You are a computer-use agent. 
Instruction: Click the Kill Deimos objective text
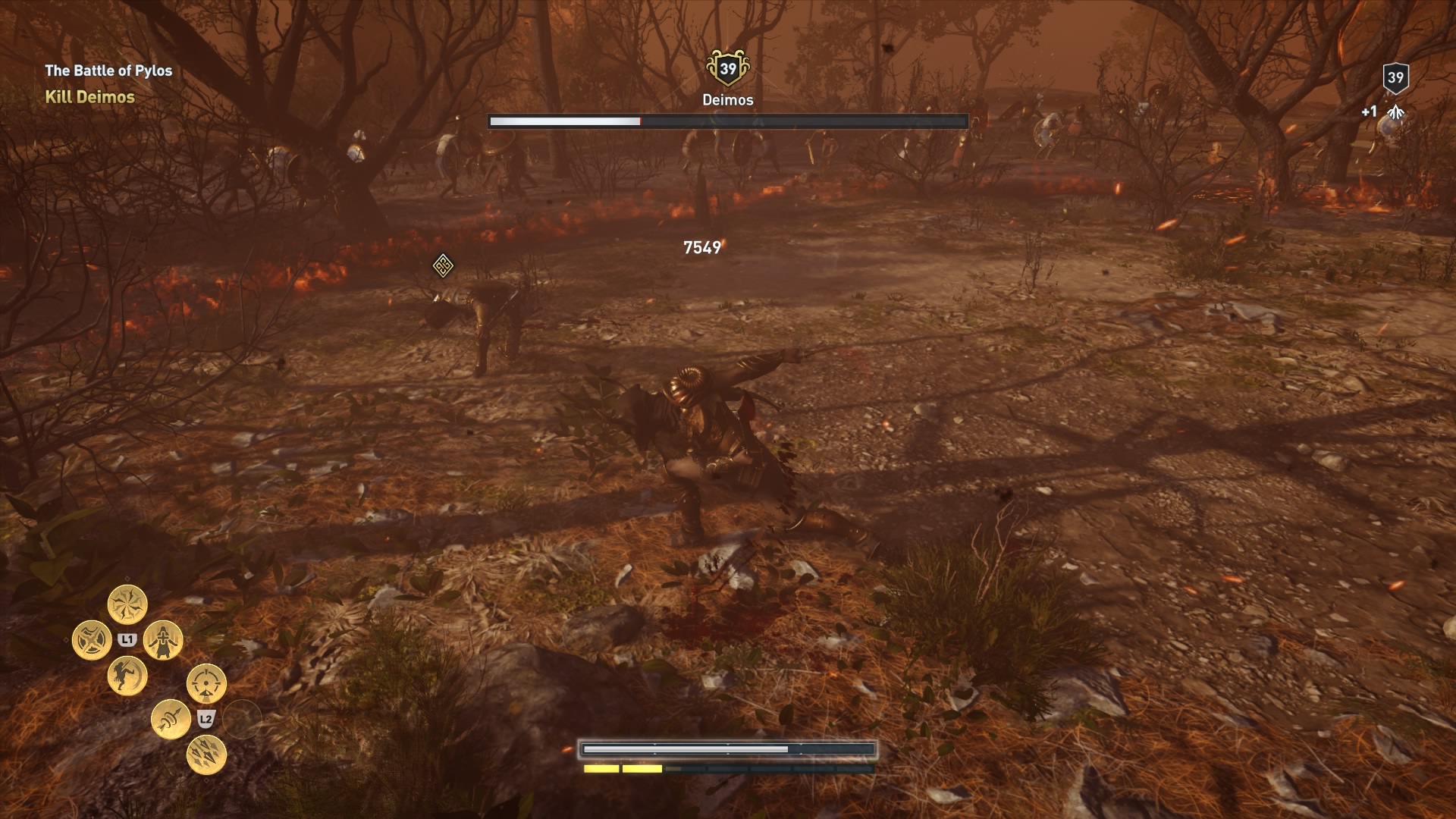pyautogui.click(x=89, y=97)
